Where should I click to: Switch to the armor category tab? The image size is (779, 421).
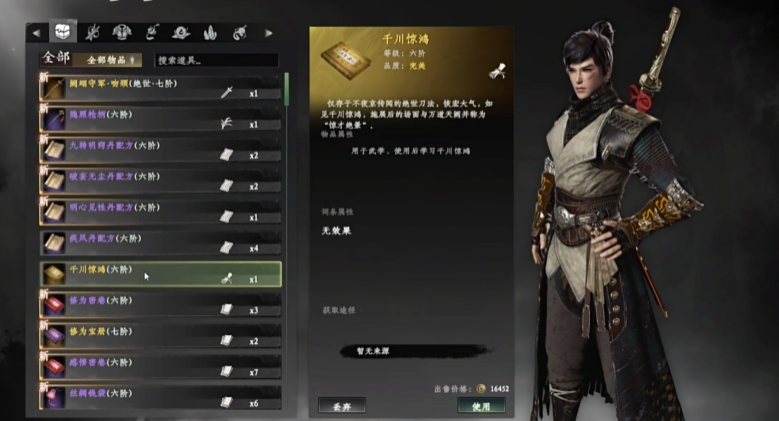[123, 32]
